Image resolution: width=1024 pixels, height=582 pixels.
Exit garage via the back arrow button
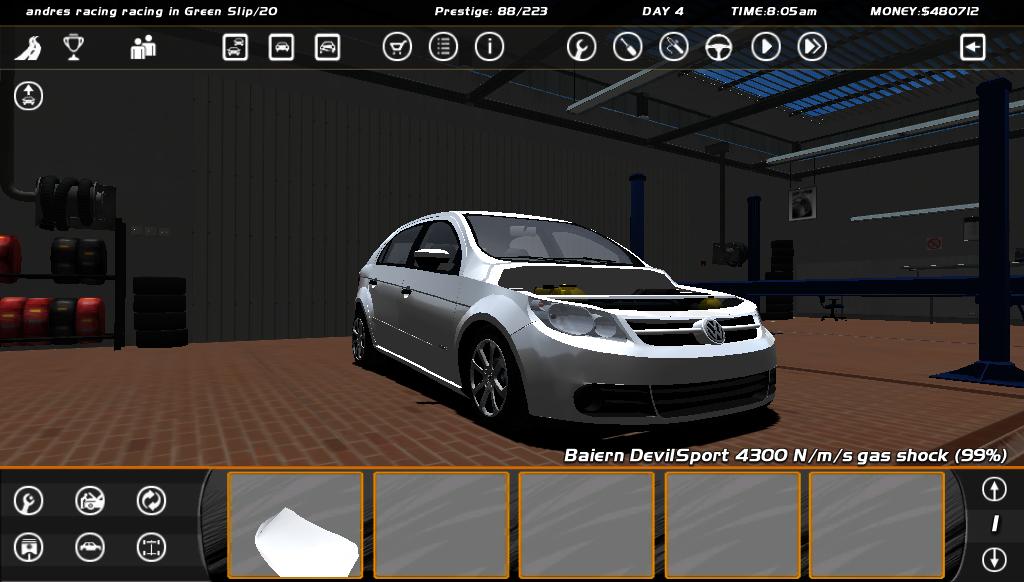(x=972, y=47)
